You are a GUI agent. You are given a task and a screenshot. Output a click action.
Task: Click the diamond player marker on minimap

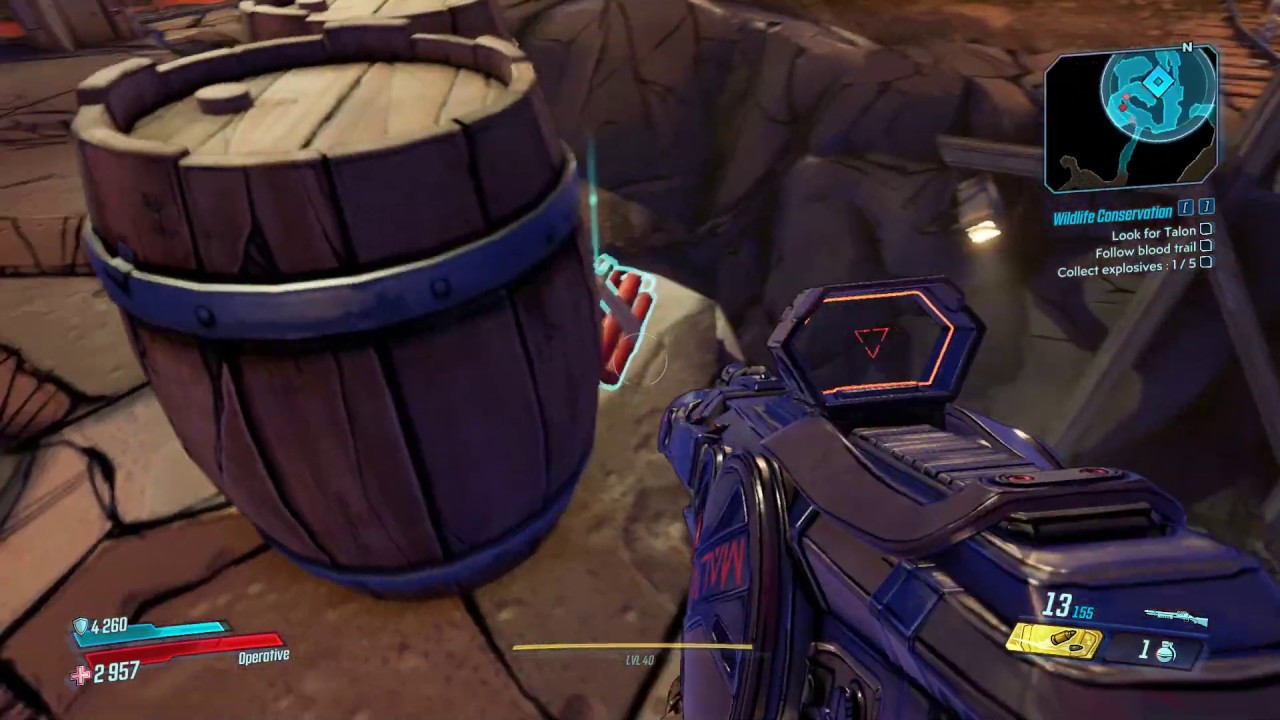(1158, 81)
